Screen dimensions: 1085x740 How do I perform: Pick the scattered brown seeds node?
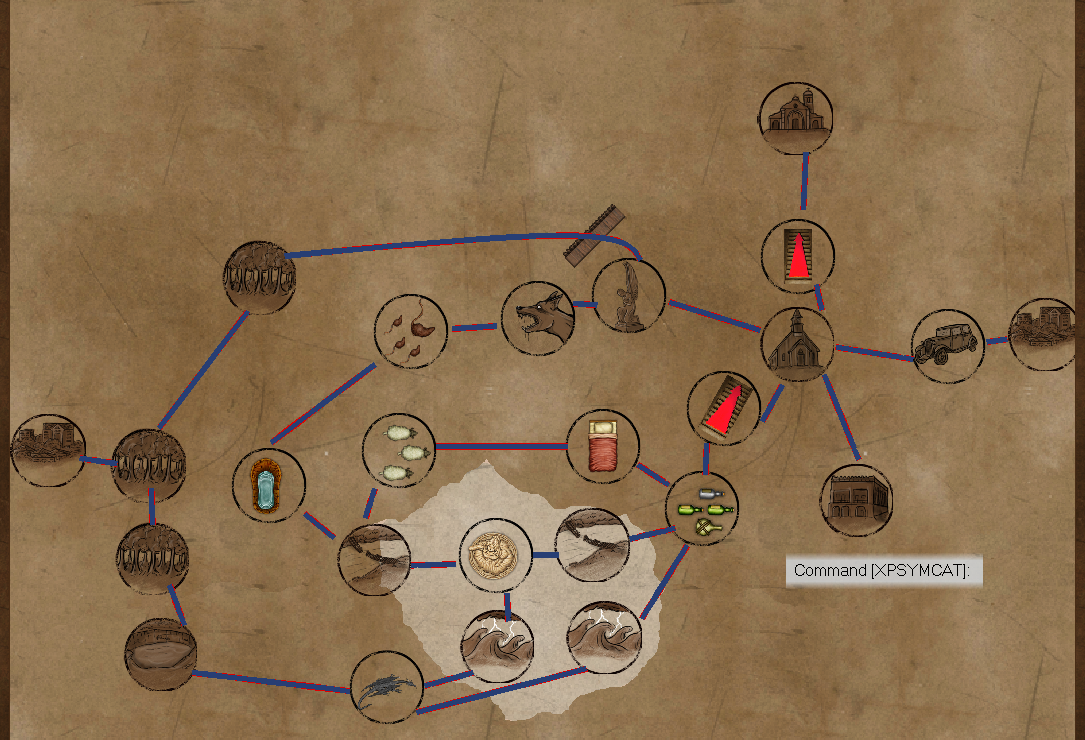(411, 330)
